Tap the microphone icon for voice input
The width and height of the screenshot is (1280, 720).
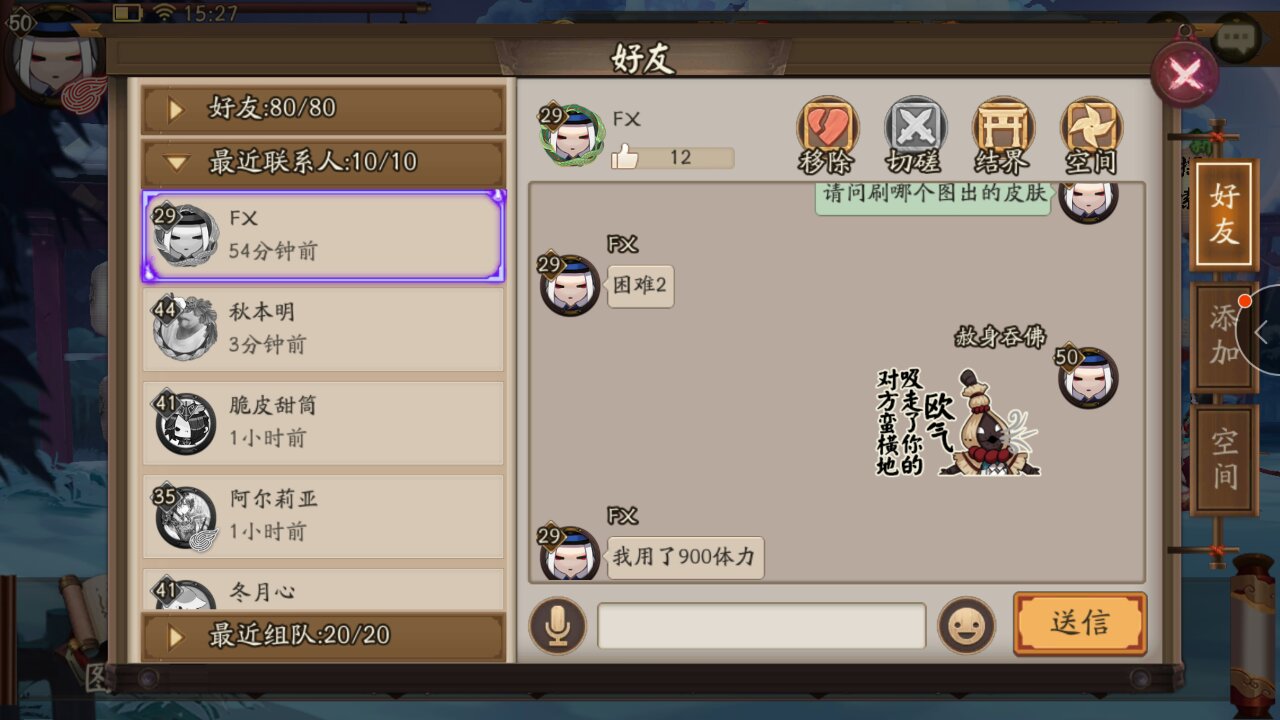(x=557, y=625)
